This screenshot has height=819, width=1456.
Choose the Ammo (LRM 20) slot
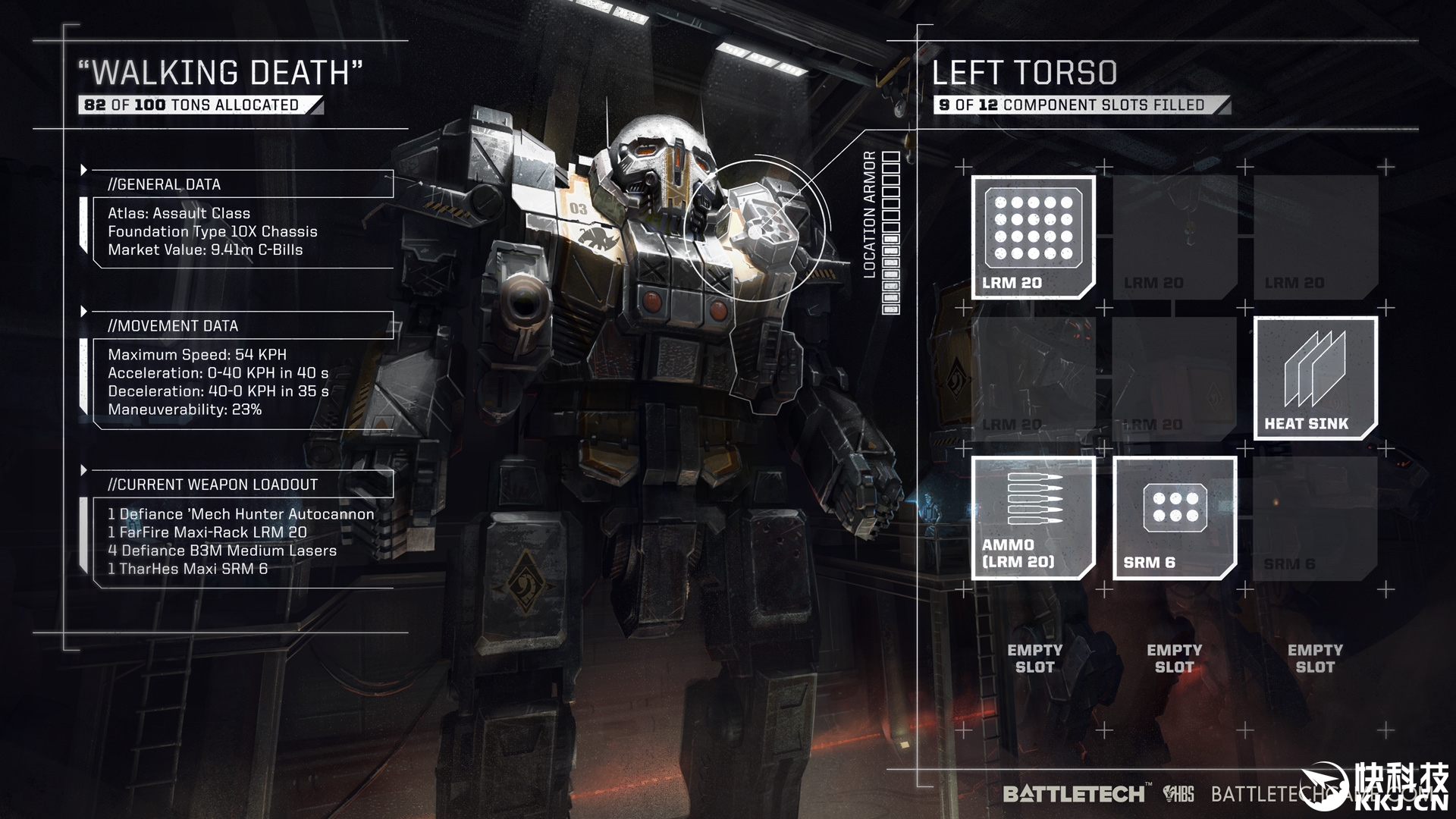(x=1034, y=519)
